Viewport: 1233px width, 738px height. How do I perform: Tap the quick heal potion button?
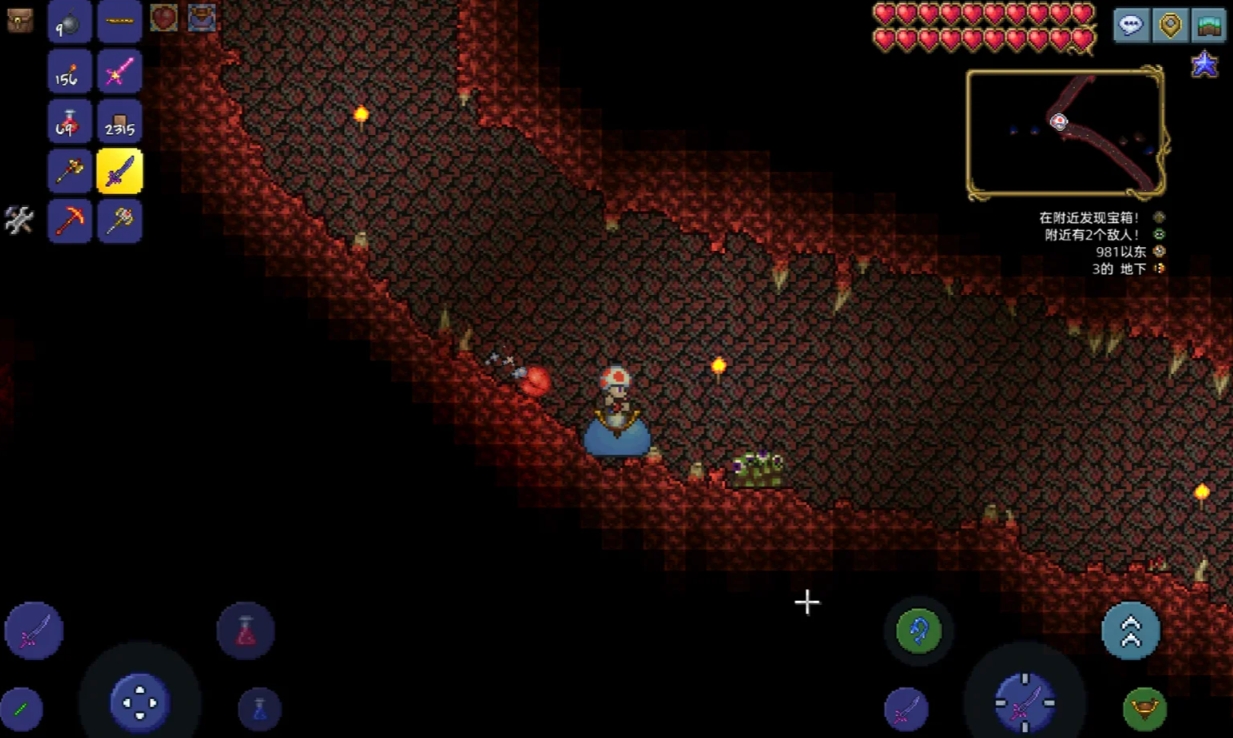[245, 631]
